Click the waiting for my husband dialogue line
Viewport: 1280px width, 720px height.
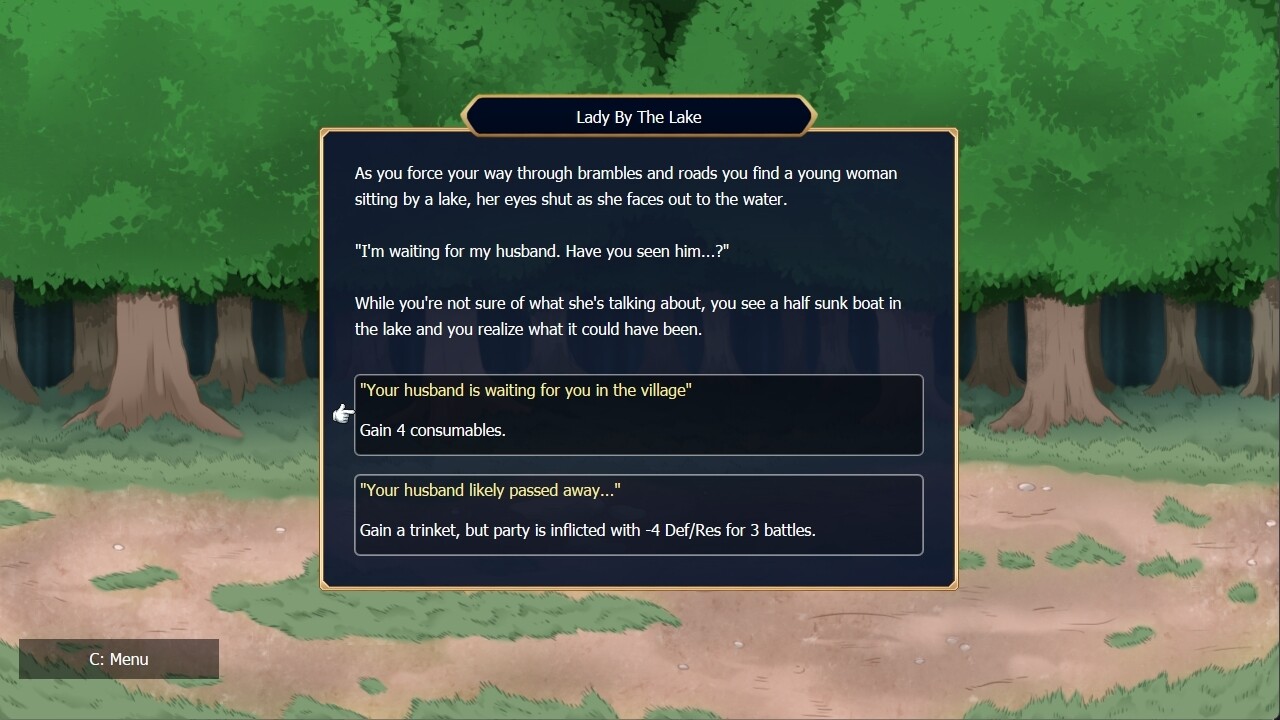point(542,250)
